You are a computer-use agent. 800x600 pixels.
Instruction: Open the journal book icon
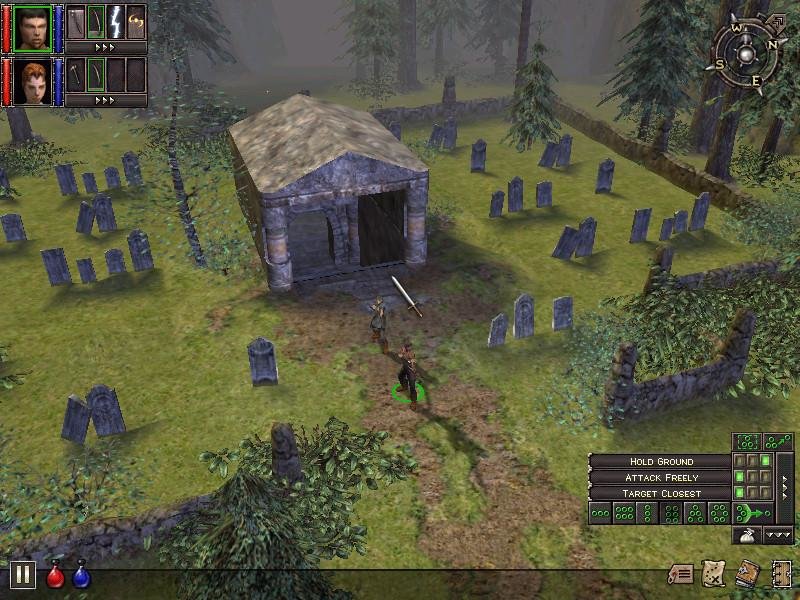[x=747, y=574]
